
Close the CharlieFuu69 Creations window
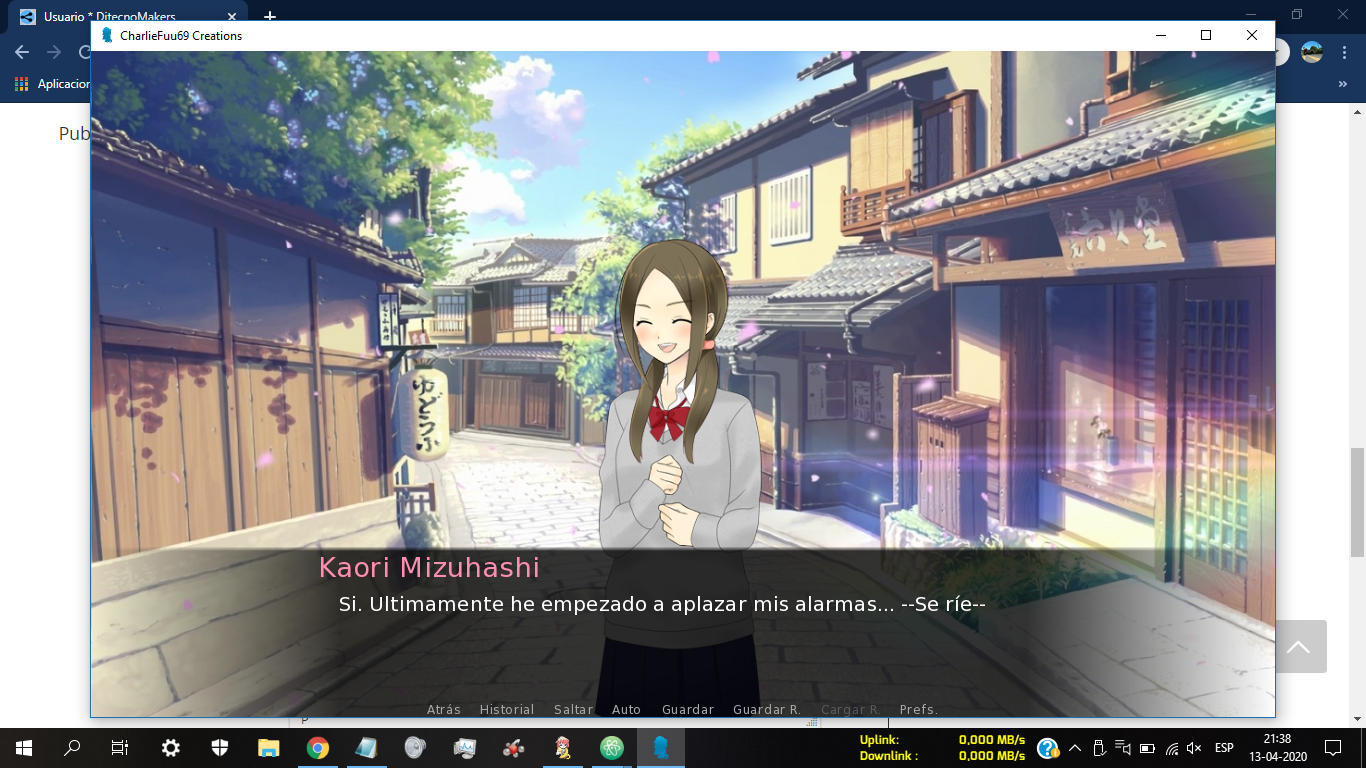tap(1252, 35)
